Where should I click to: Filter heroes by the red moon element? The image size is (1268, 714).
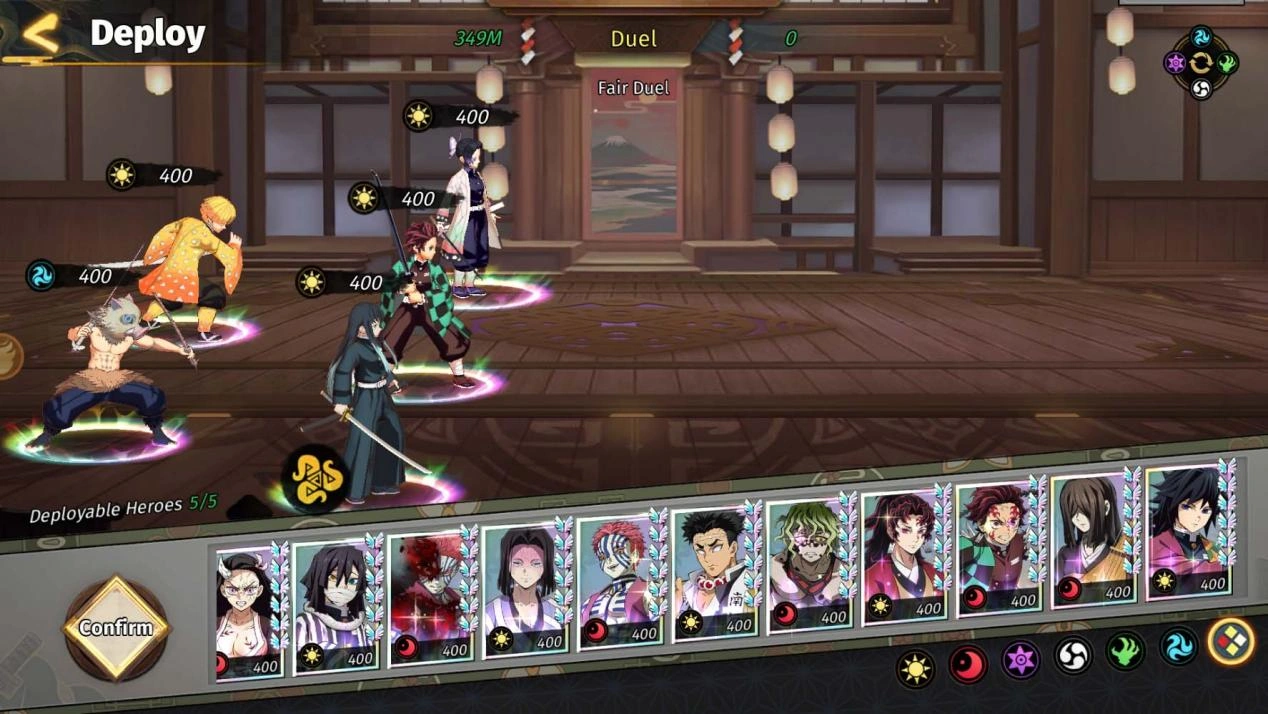coord(968,664)
